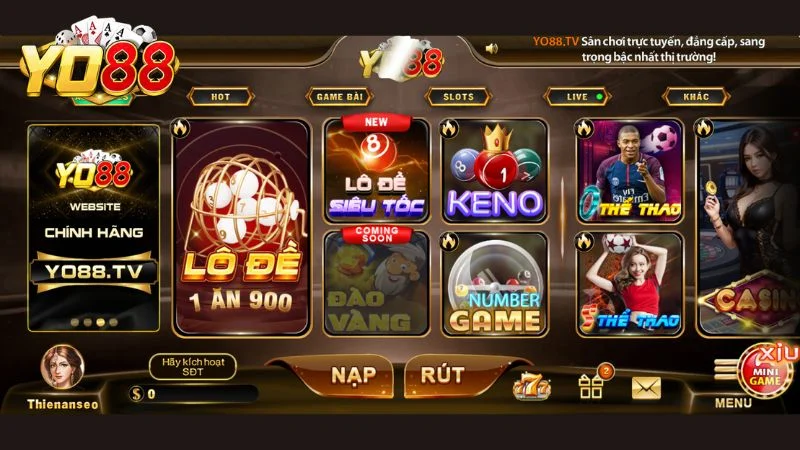Open the YO88.TV website banner
The height and width of the screenshot is (450, 800).
pyautogui.click(x=94, y=227)
